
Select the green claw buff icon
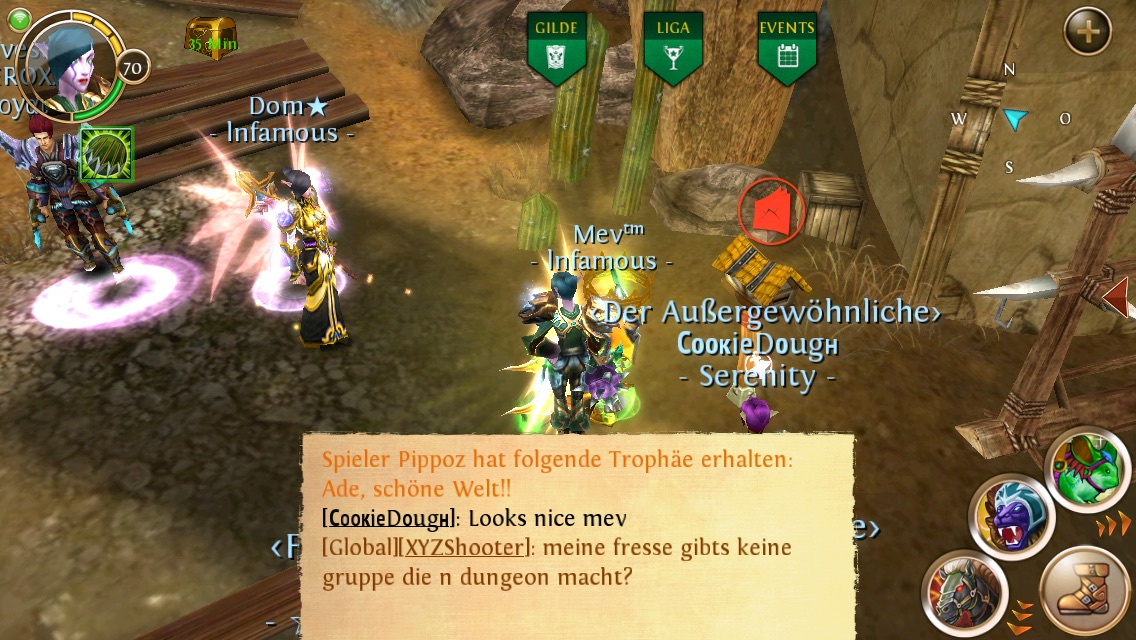(x=106, y=154)
